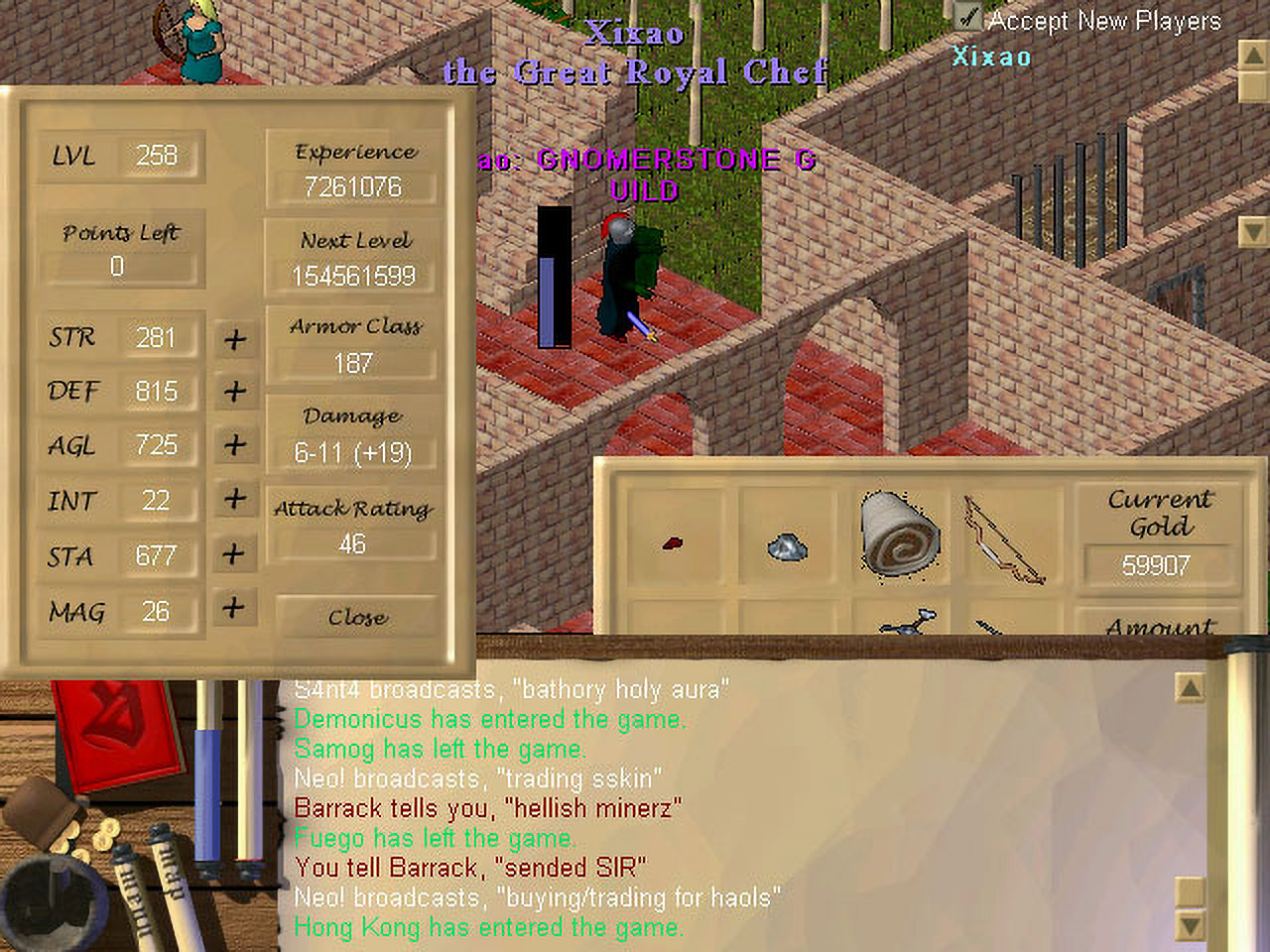Close the character stats panel
This screenshot has width=1270, height=952.
tap(356, 618)
